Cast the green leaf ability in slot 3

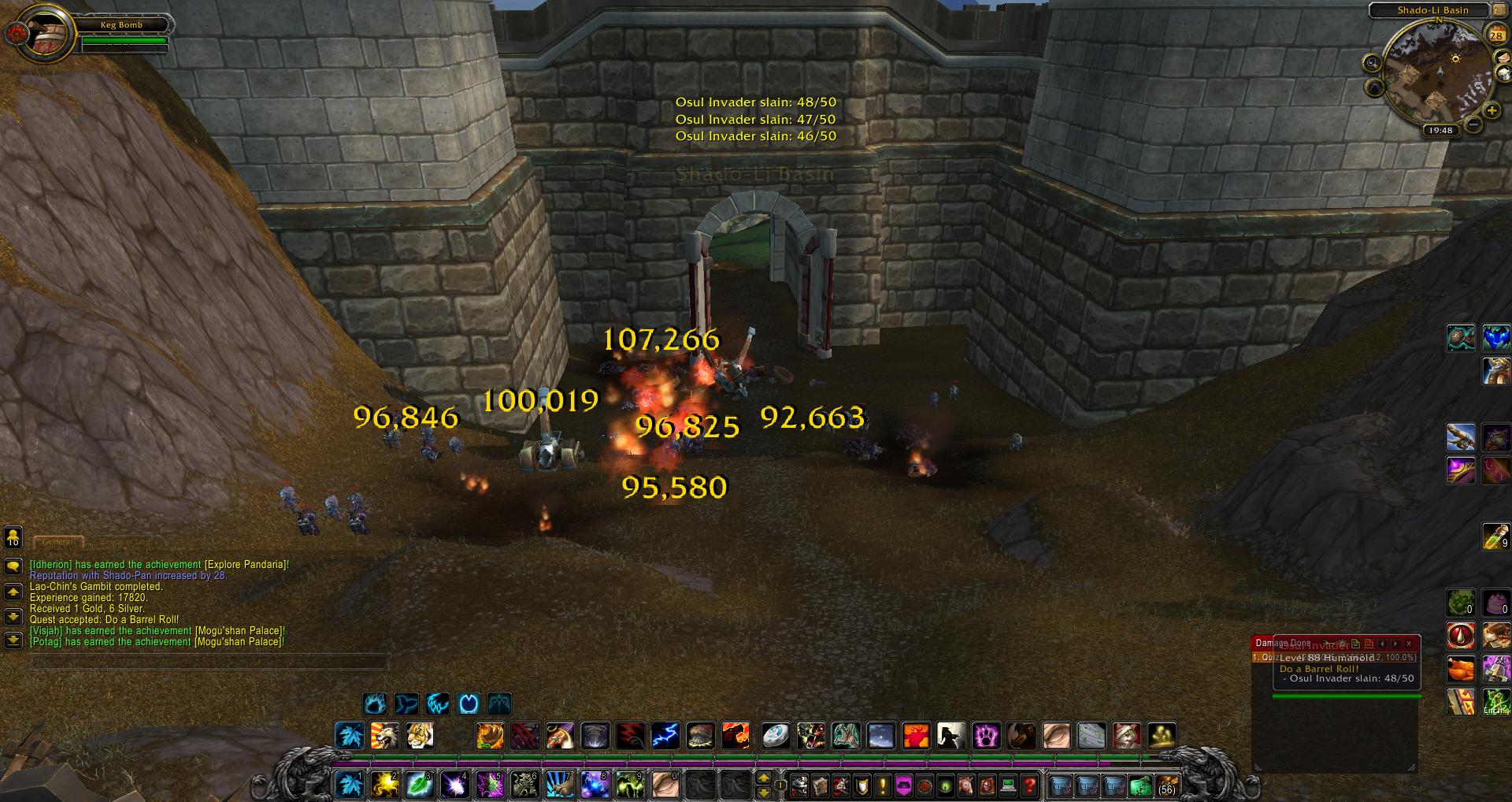(419, 784)
